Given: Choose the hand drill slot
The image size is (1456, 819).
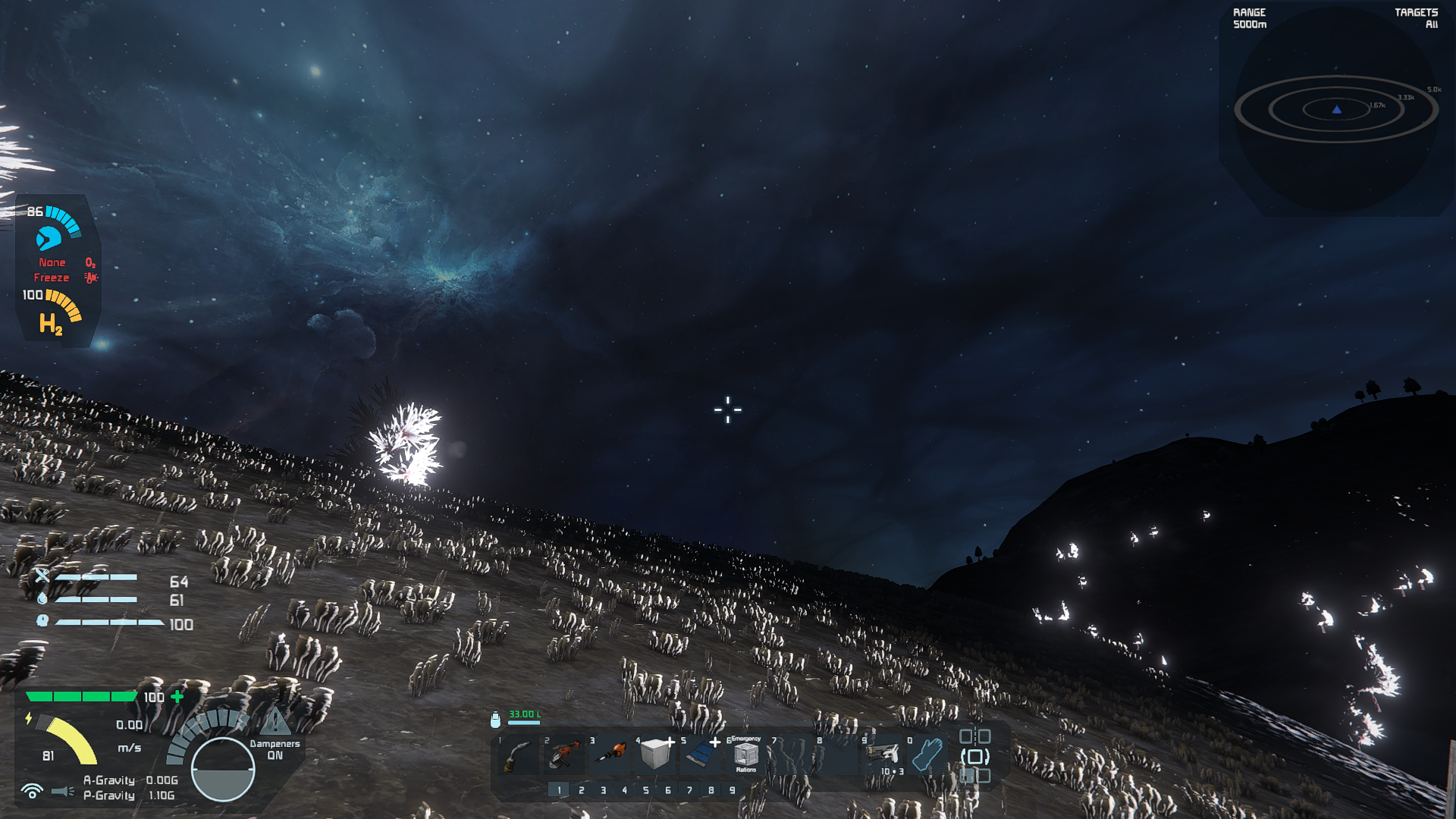Looking at the screenshot, I should (x=610, y=754).
